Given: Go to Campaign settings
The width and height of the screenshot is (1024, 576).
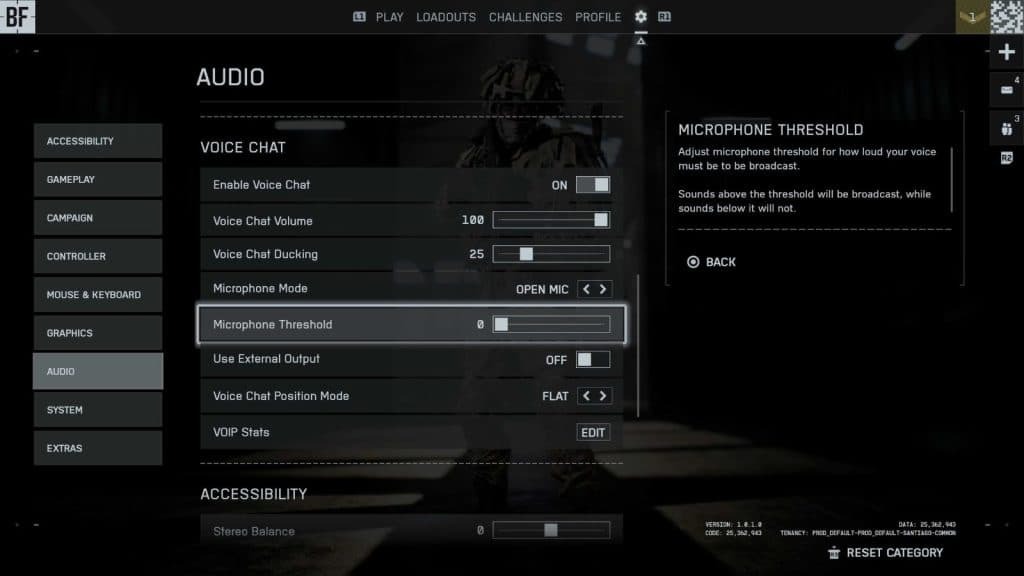Looking at the screenshot, I should point(97,218).
